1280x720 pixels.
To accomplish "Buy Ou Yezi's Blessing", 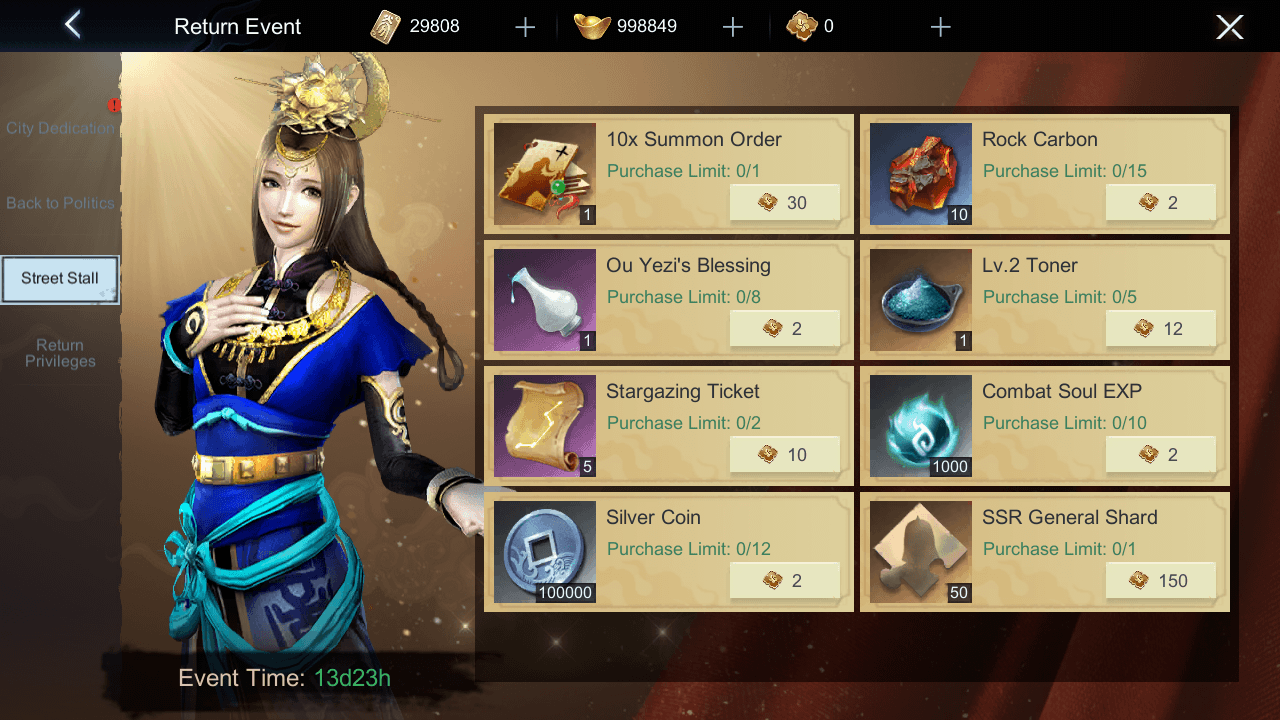I will pos(784,329).
